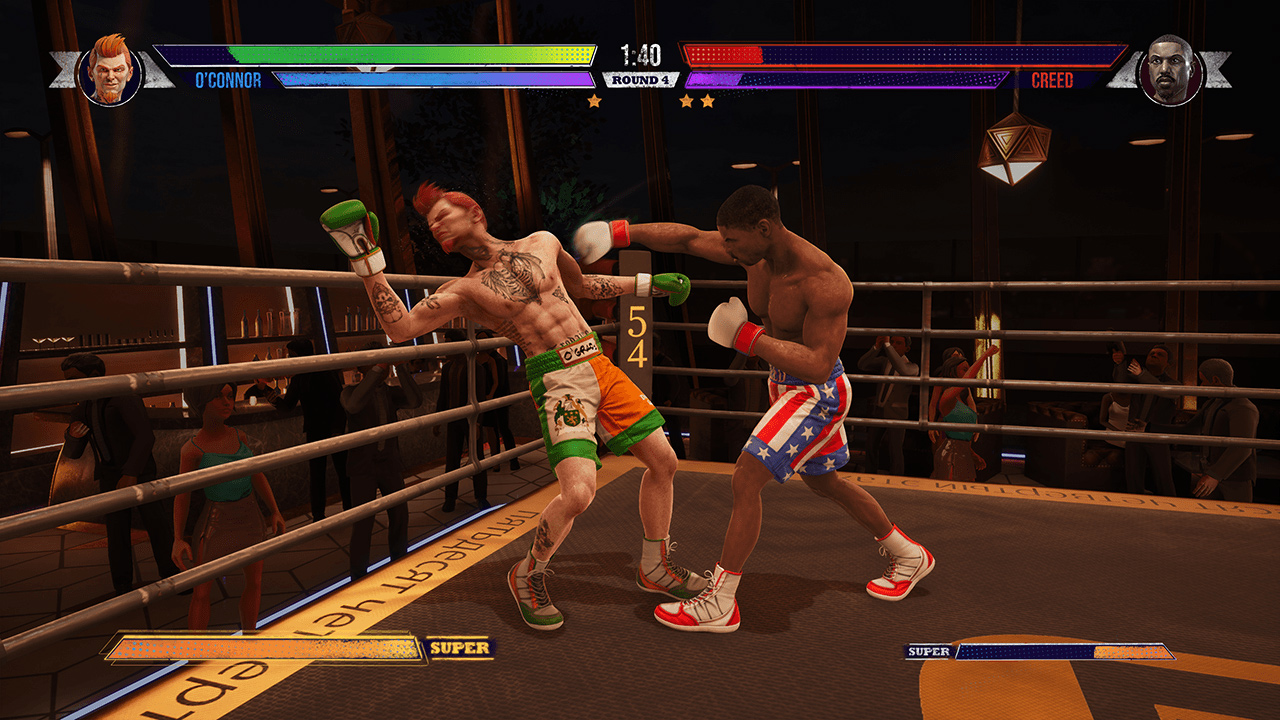
Task: Select Creed's fighter portrait icon
Action: tap(1171, 70)
